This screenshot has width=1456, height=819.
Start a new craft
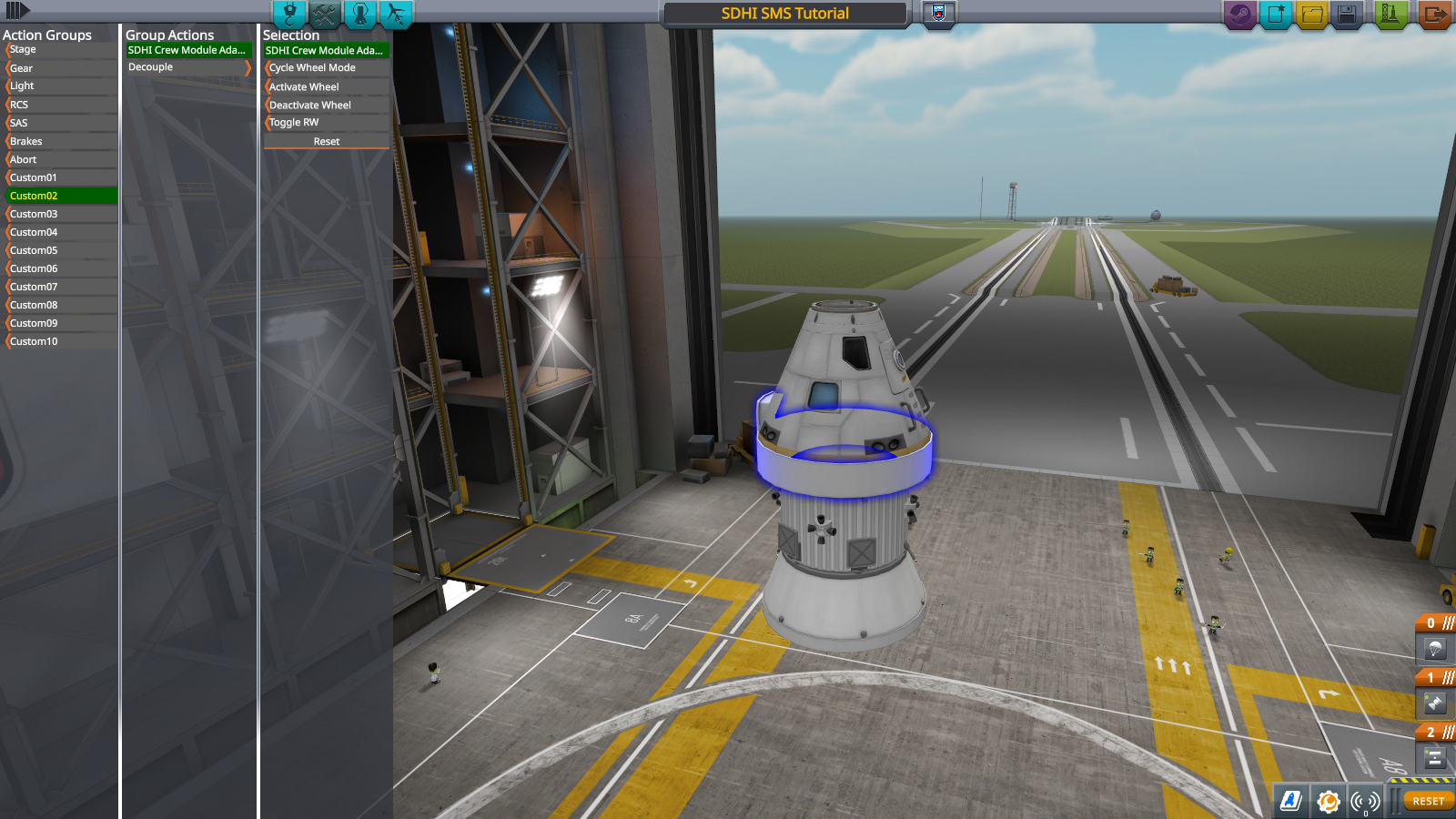[x=1276, y=14]
